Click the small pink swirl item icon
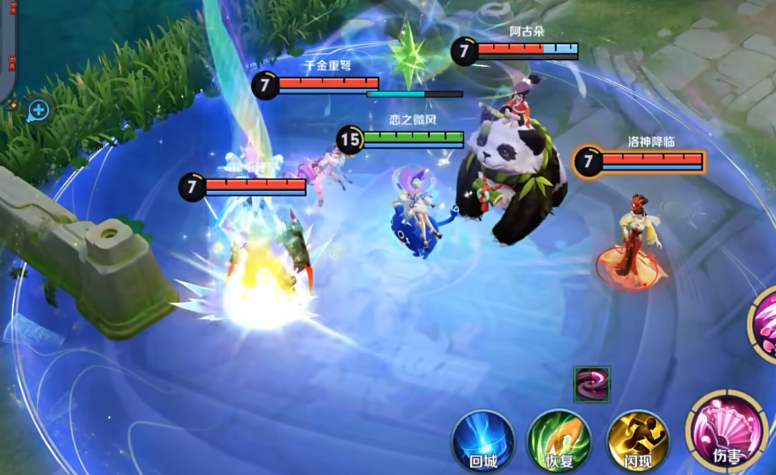Viewport: 776px width, 475px height. (589, 384)
